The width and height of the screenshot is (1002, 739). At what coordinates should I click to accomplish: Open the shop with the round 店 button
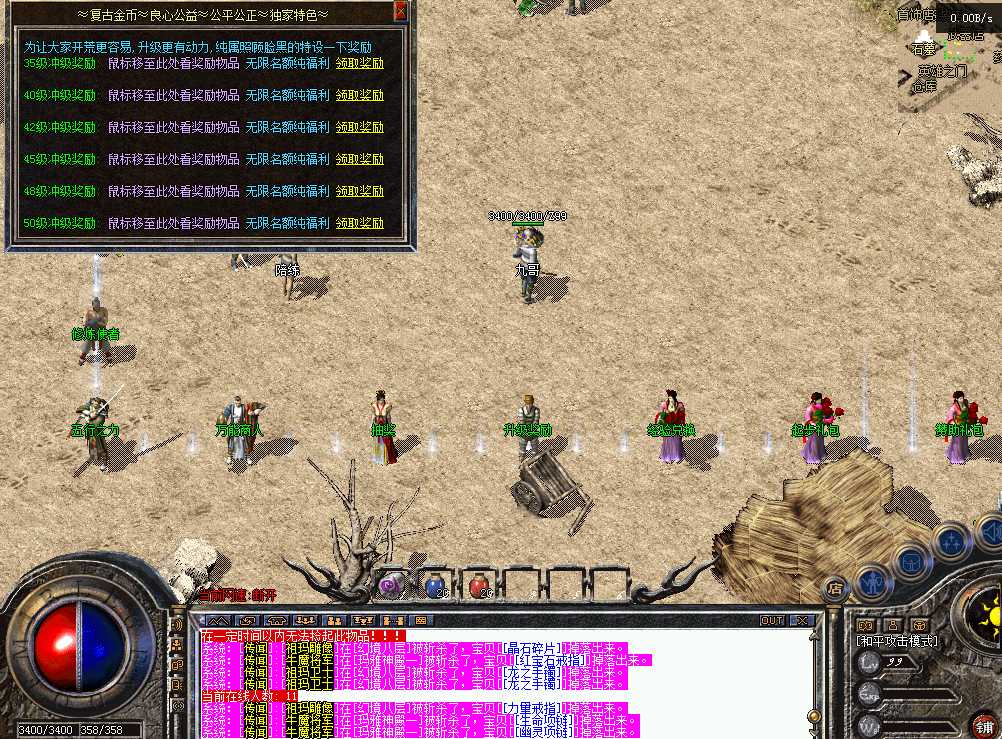tap(833, 588)
